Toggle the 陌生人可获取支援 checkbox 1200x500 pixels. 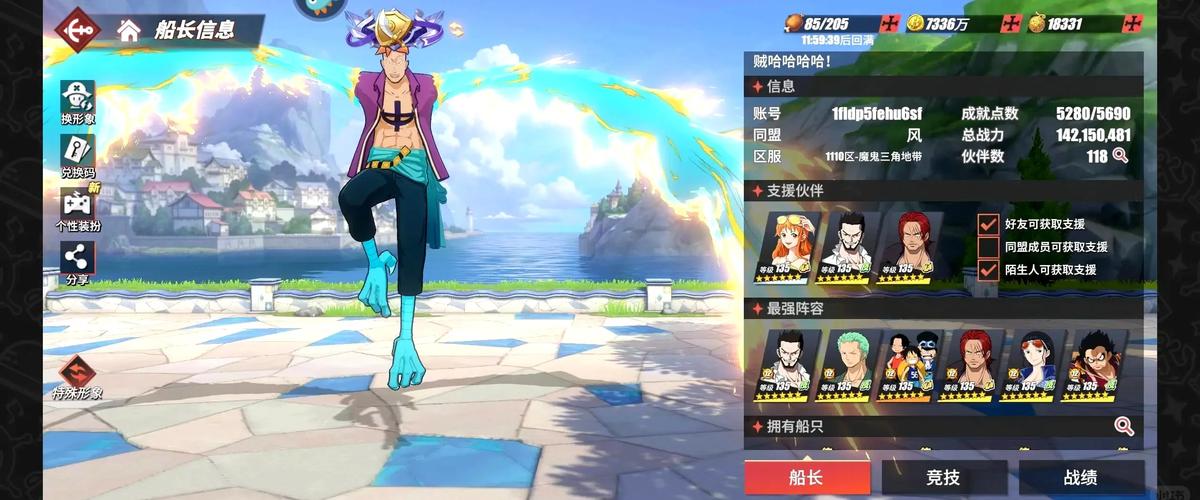[988, 270]
